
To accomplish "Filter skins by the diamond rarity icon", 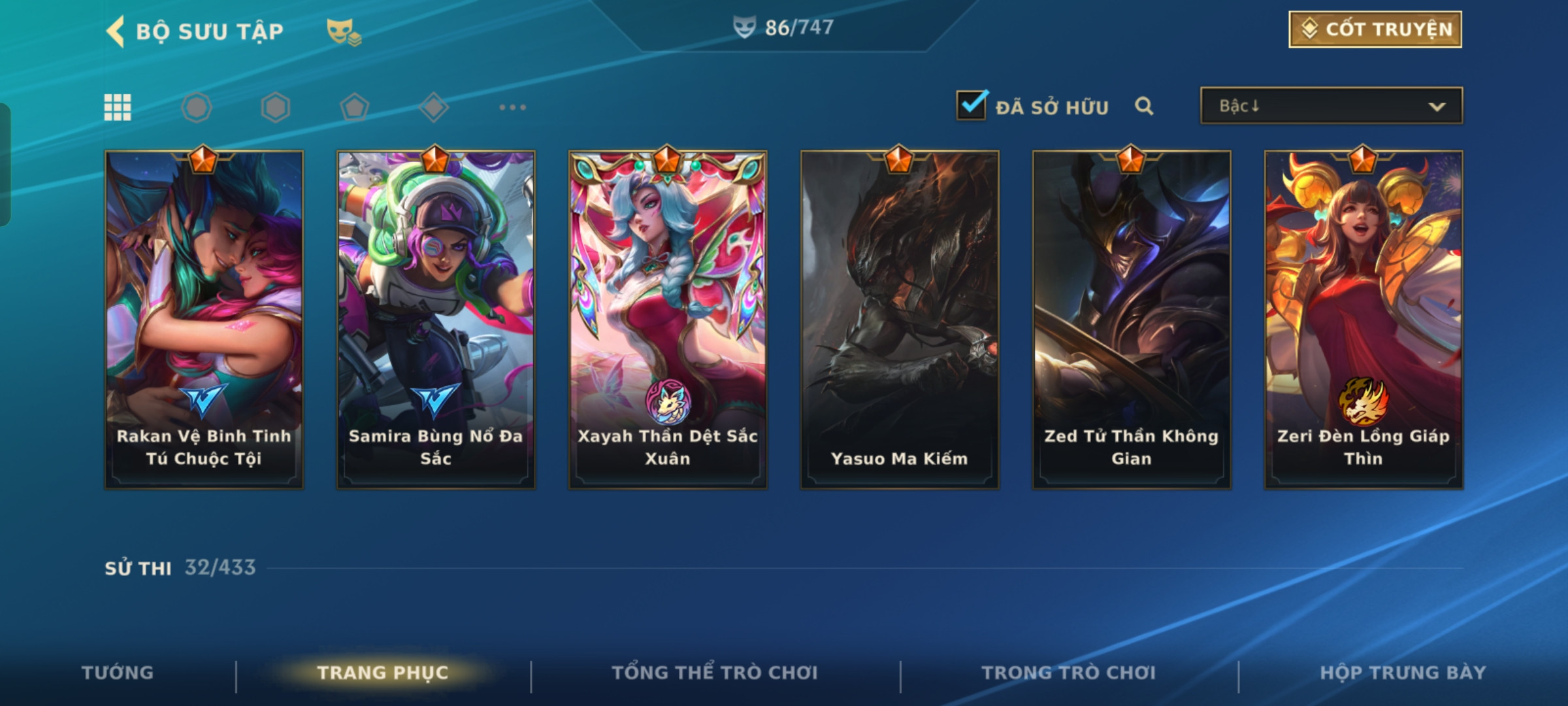I will point(434,107).
